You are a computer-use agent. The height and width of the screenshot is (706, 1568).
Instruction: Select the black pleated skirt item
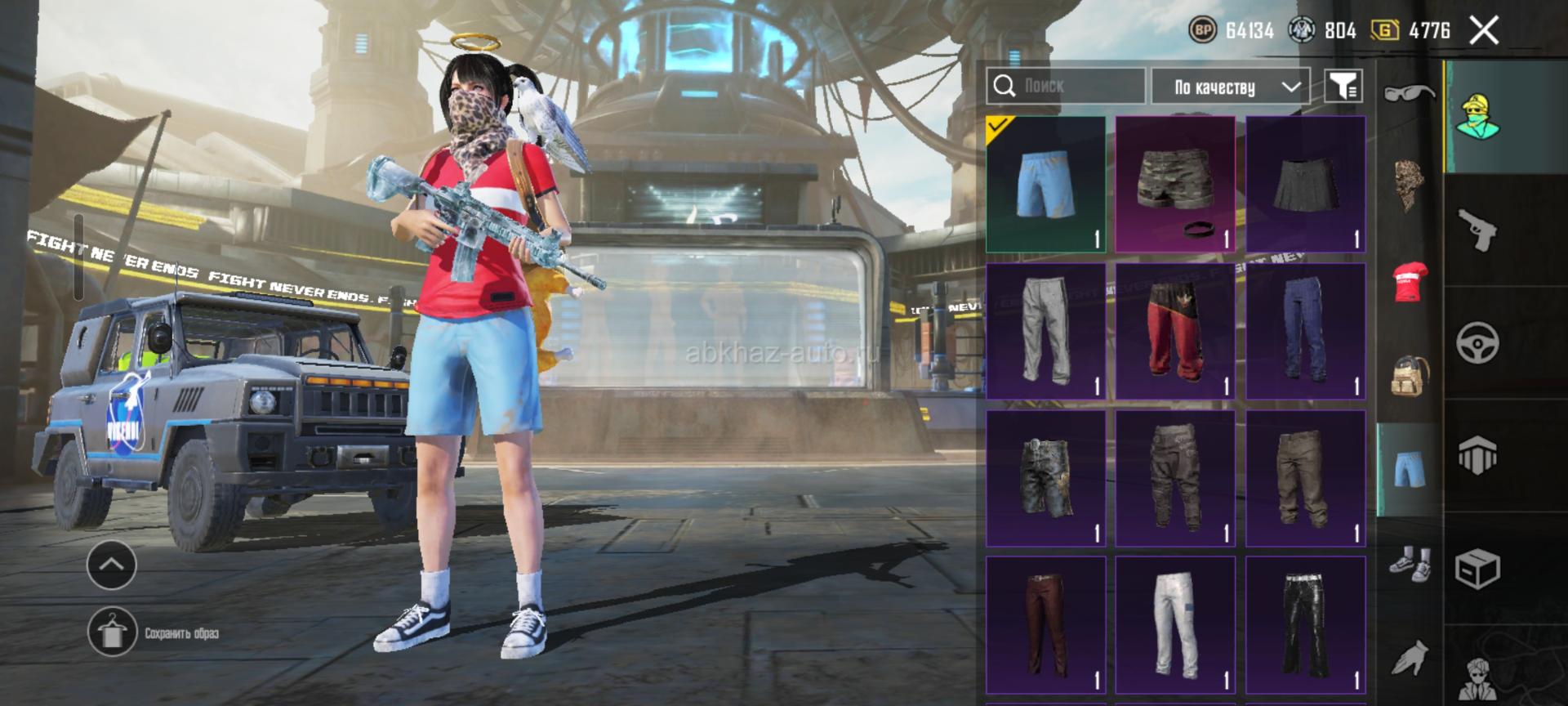pos(1305,185)
